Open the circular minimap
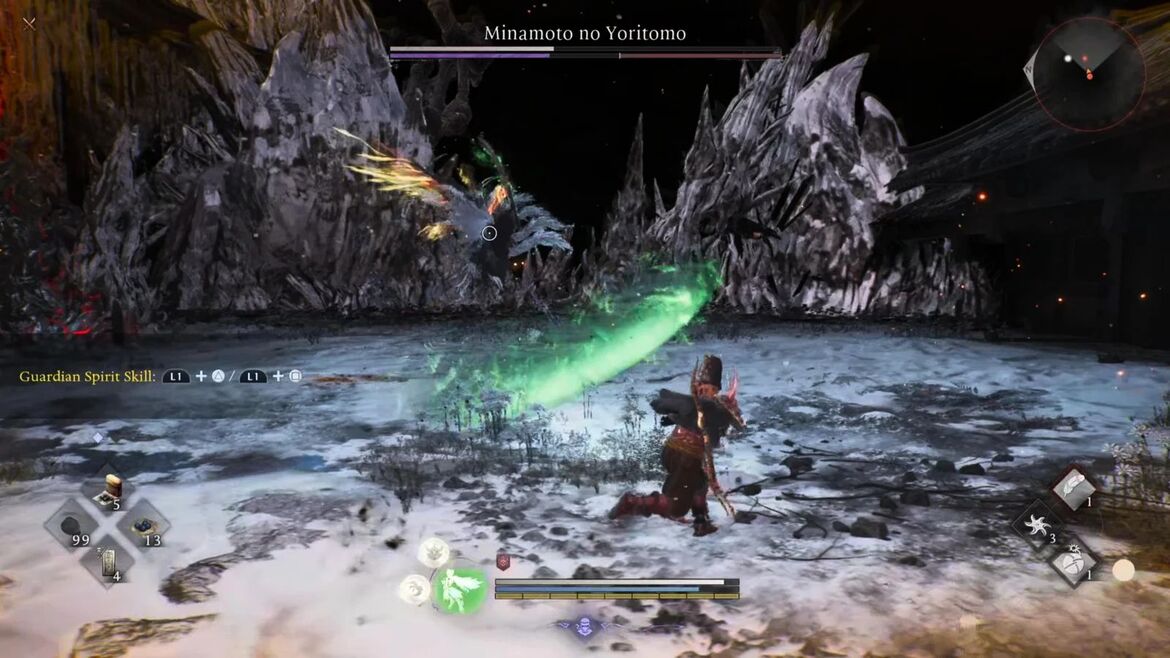1170x658 pixels. (x=1088, y=73)
